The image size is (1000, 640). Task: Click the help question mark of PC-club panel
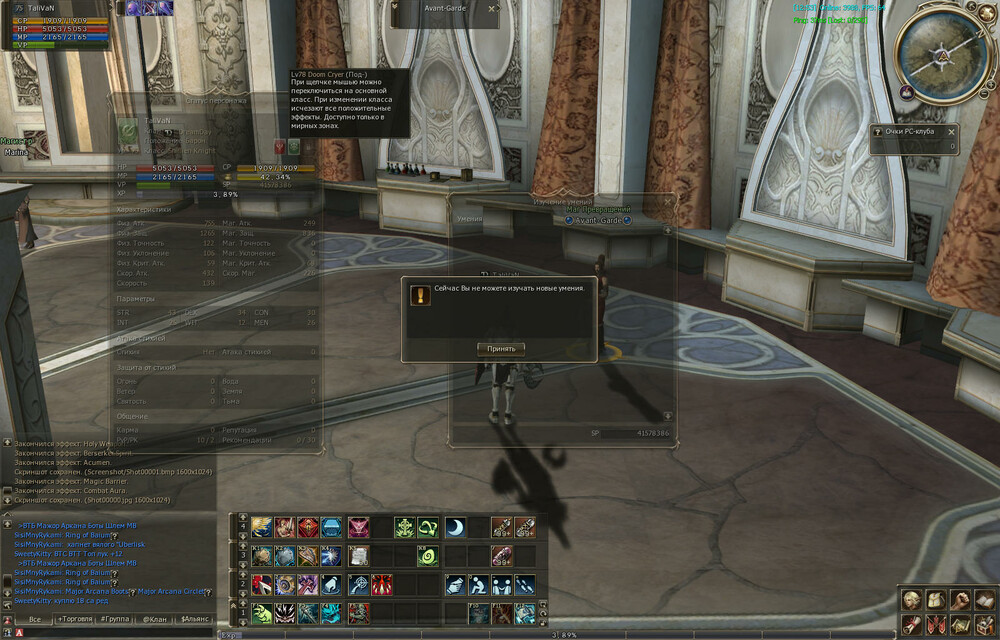coord(876,131)
